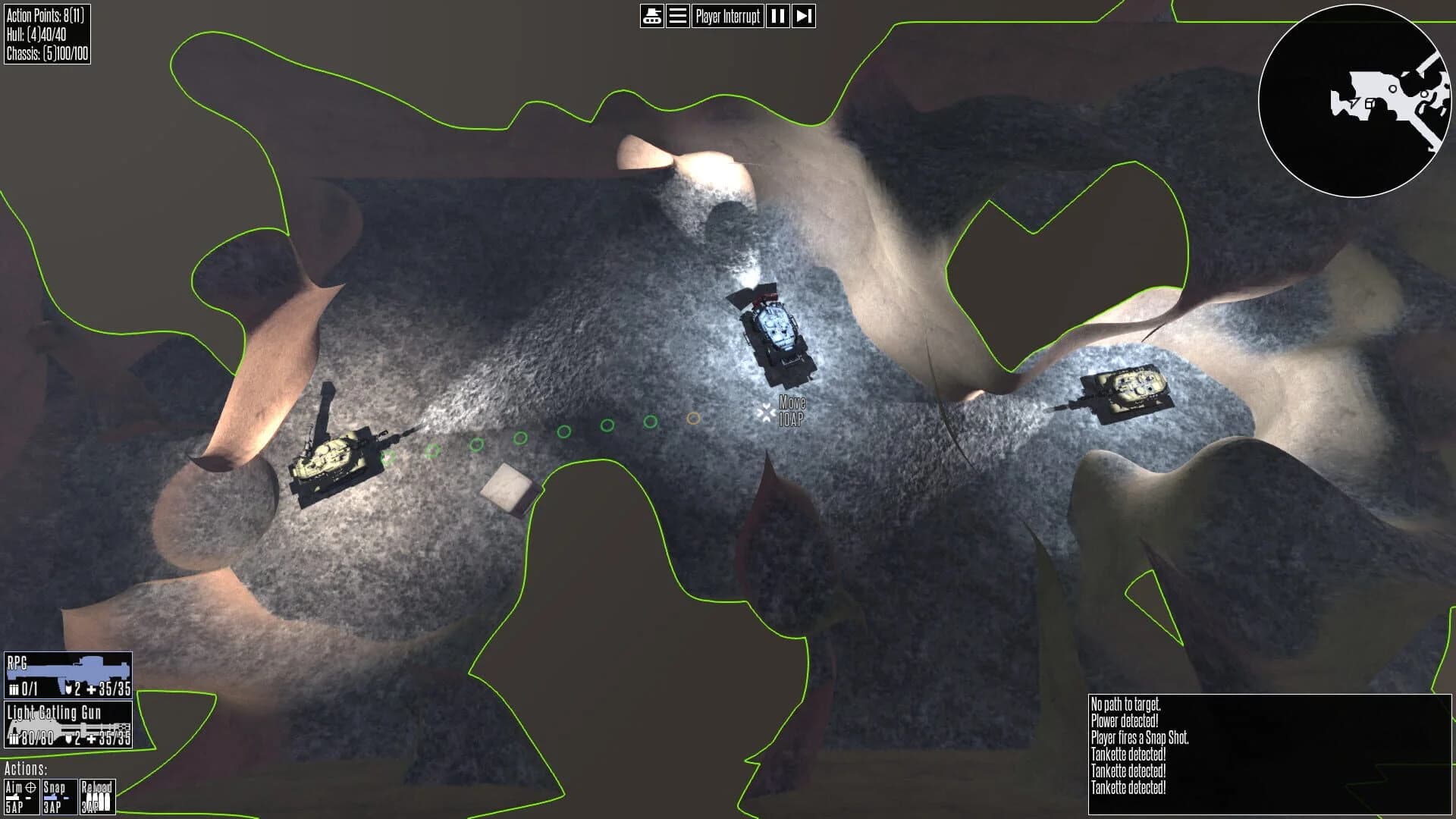Screen dimensions: 1456x819
Task: Click the Move 10AP destination marker
Action: pyautogui.click(x=766, y=412)
